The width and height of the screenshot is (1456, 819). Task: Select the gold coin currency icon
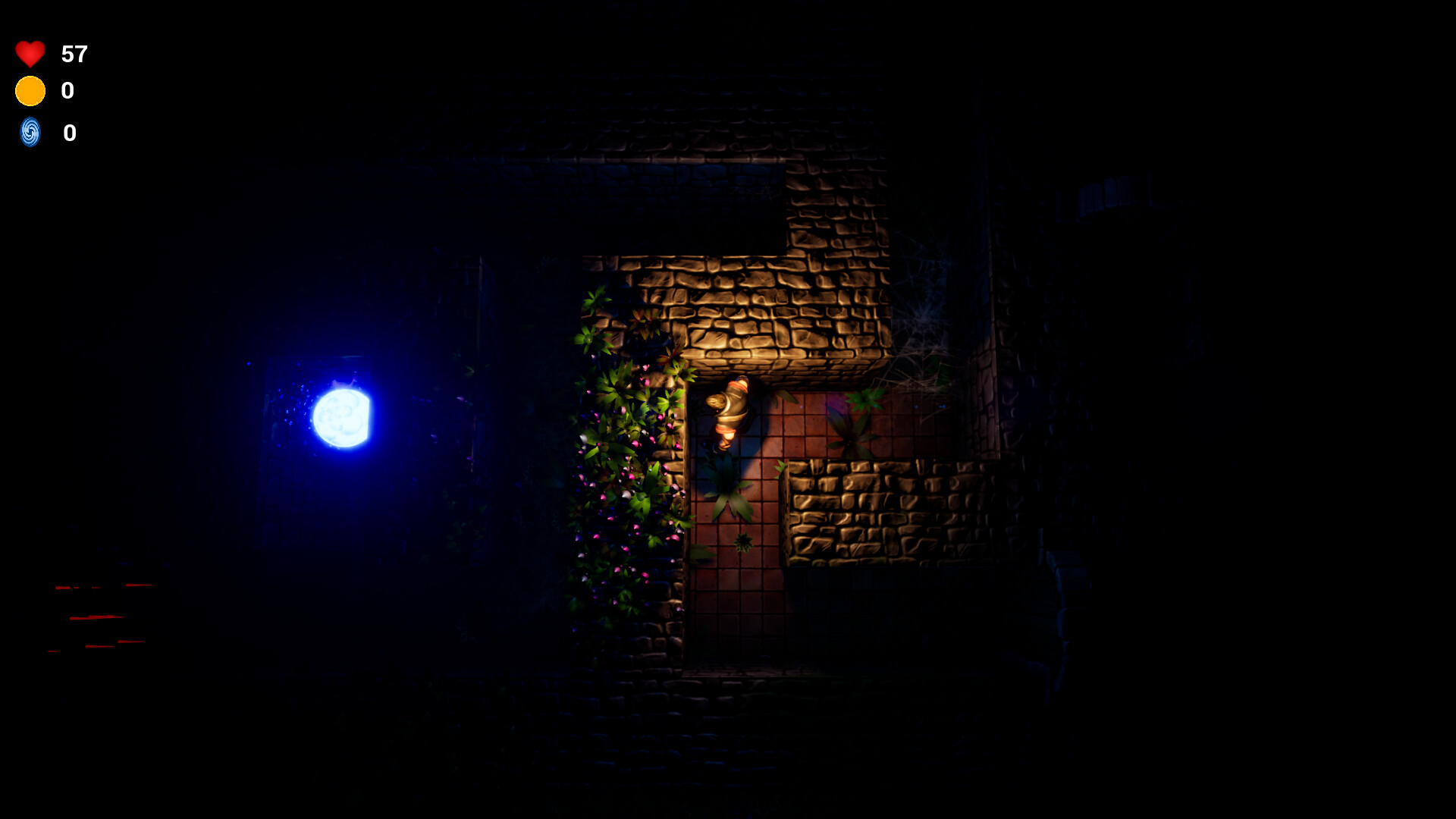pyautogui.click(x=30, y=90)
